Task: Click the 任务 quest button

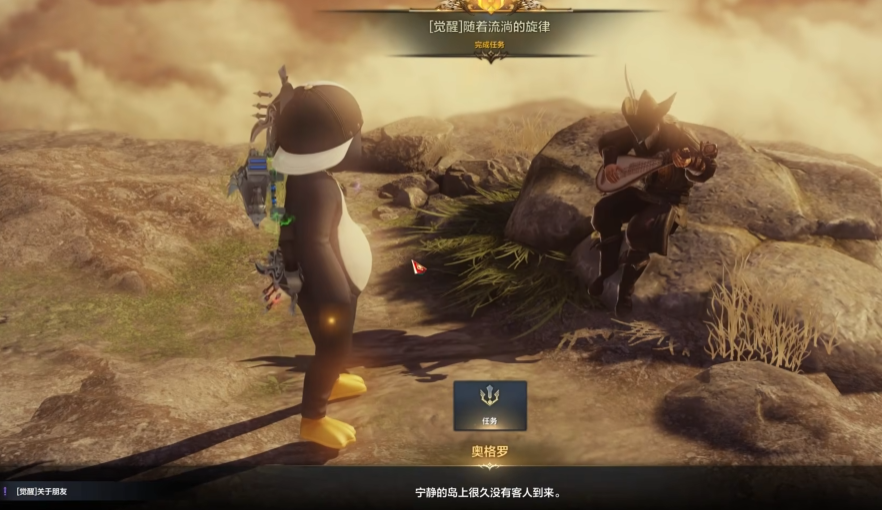Action: click(490, 405)
